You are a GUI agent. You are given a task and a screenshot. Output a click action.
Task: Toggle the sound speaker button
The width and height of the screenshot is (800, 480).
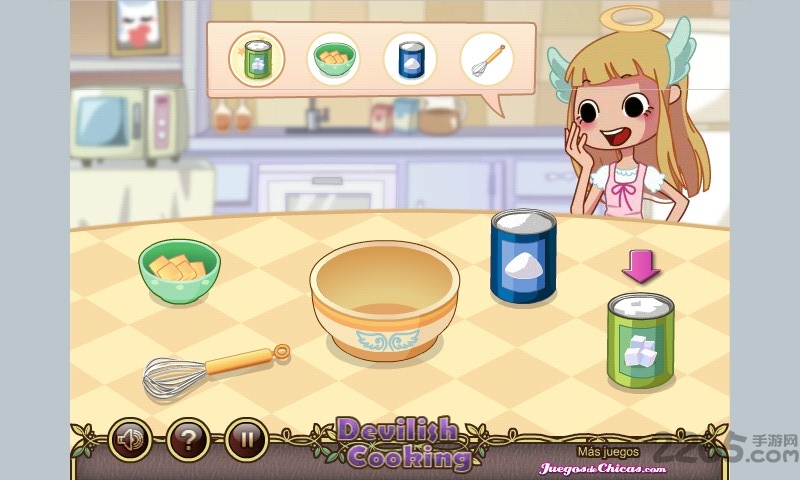click(x=129, y=439)
